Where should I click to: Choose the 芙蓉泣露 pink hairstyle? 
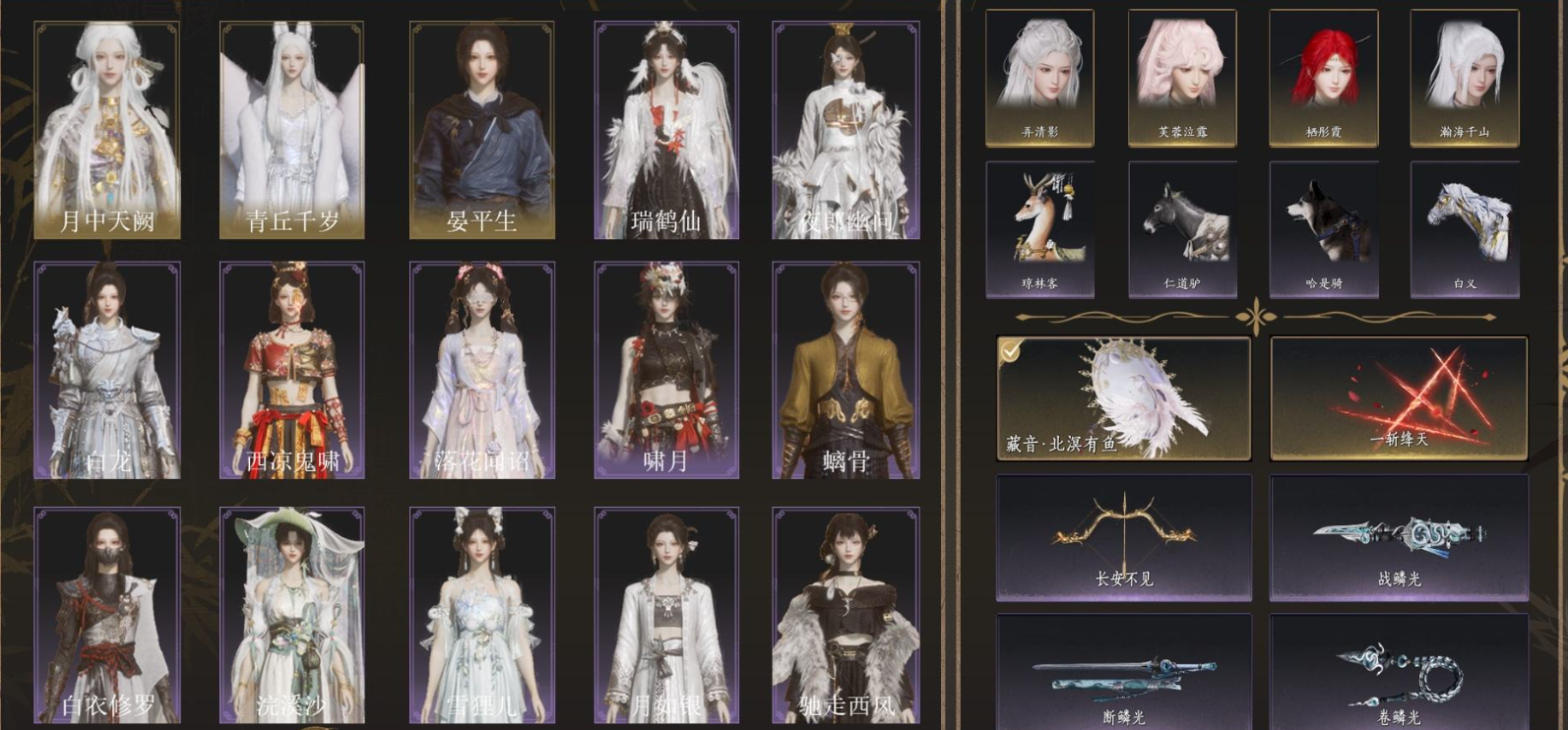pos(1181,74)
